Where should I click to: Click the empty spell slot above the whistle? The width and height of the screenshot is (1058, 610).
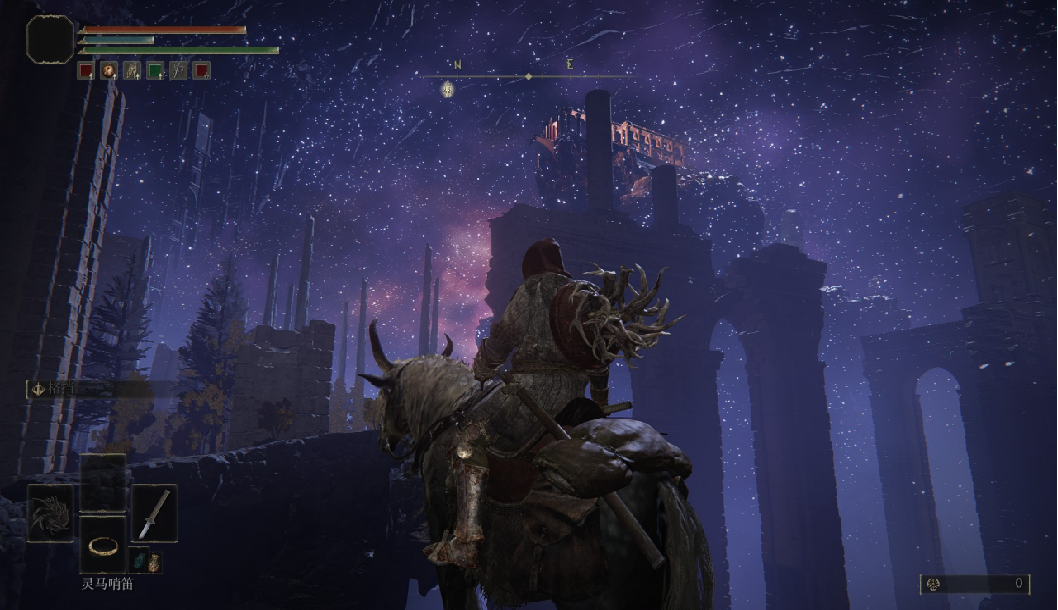103,482
